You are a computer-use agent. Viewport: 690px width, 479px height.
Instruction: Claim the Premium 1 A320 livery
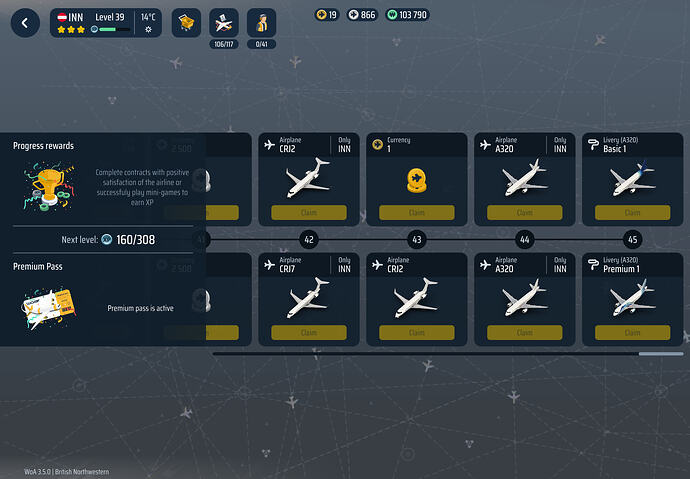tap(632, 333)
